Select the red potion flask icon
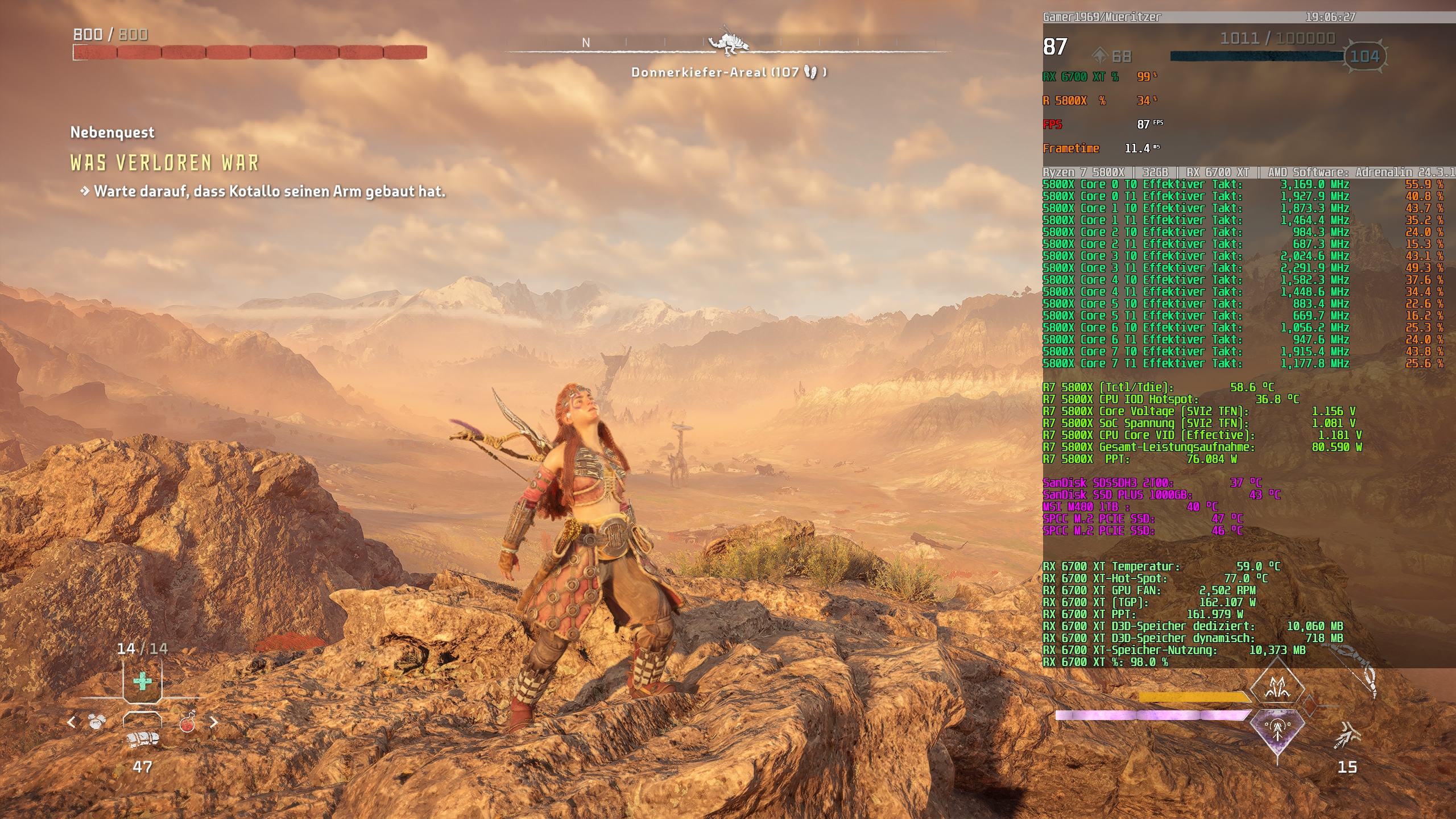This screenshot has height=819, width=1456. (x=187, y=723)
